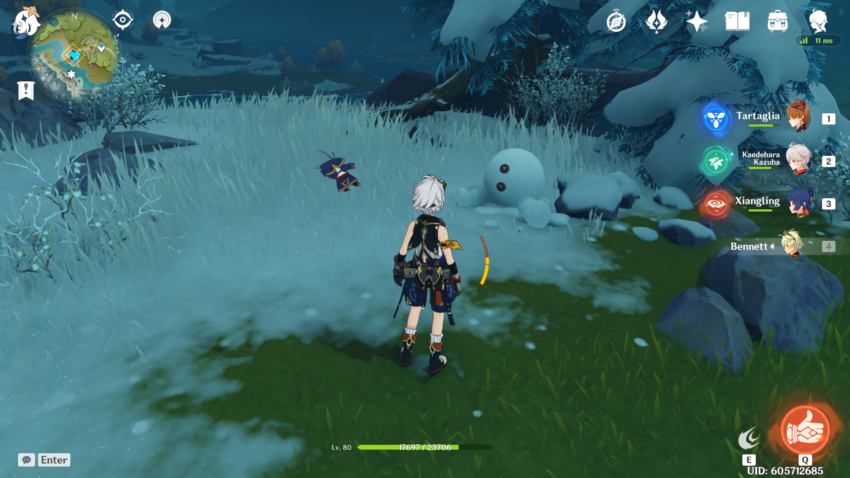Open the chat speech bubble
The image size is (850, 478).
point(26,460)
